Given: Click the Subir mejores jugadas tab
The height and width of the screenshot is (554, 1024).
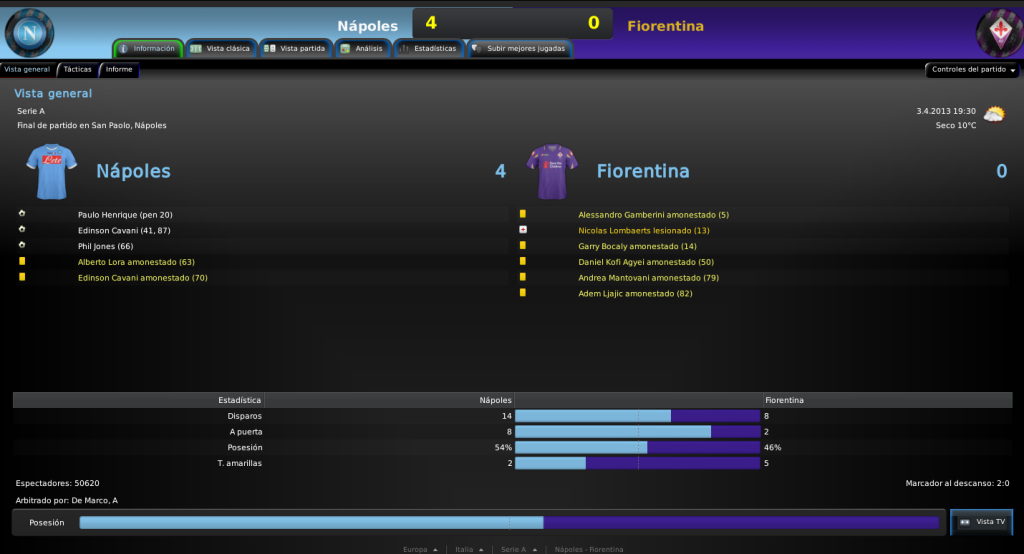Looking at the screenshot, I should pos(519,48).
